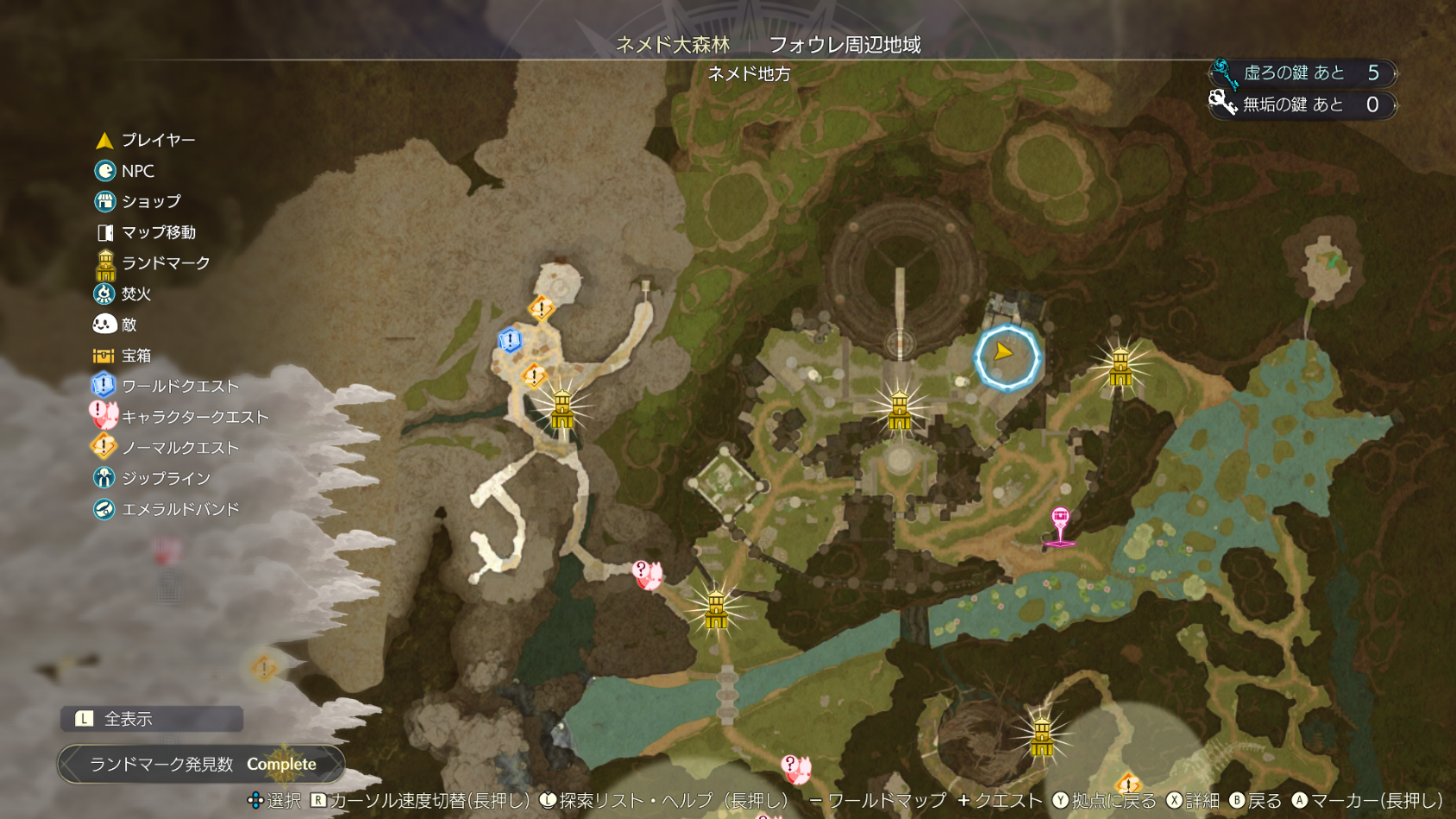Switch to the ネメド大森林 map tab
Image resolution: width=1456 pixels, height=819 pixels.
pos(673,44)
